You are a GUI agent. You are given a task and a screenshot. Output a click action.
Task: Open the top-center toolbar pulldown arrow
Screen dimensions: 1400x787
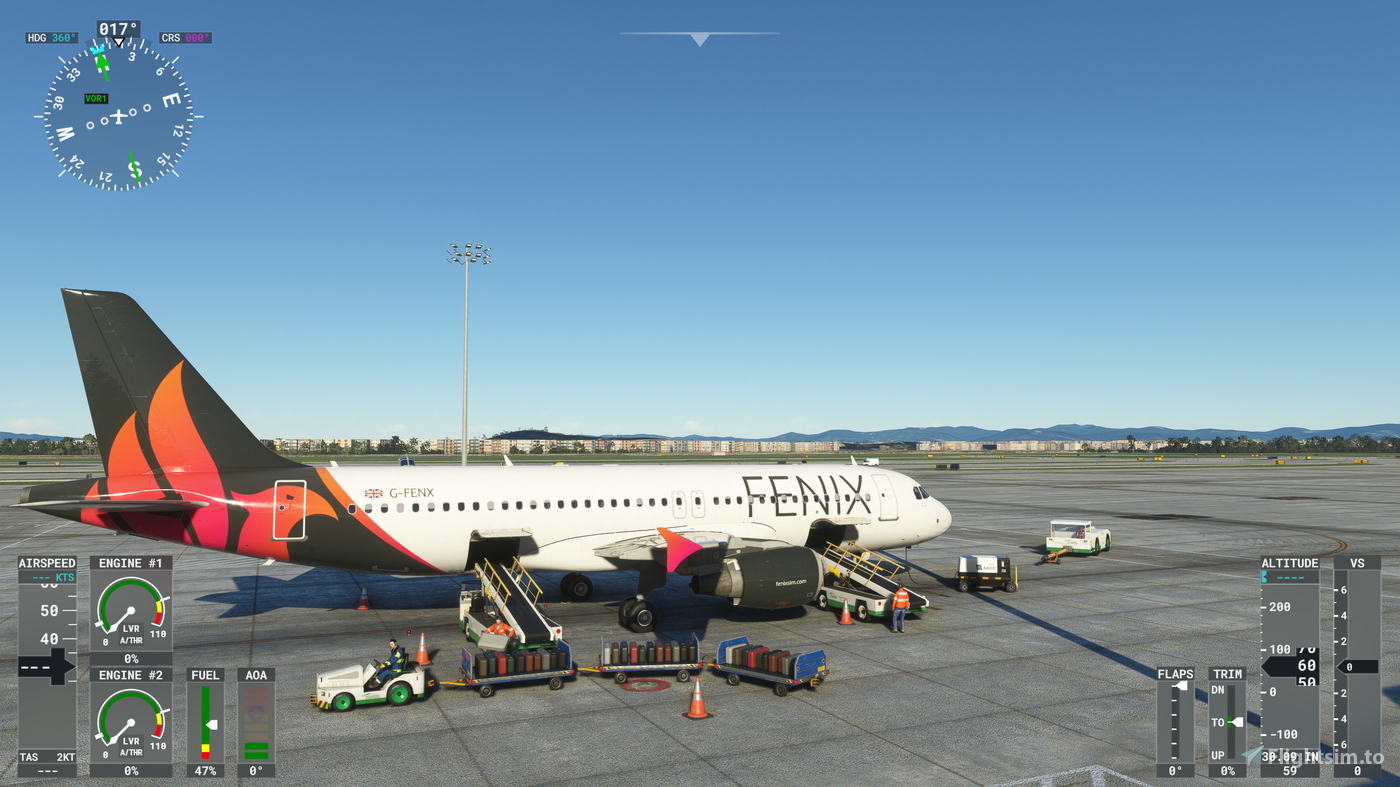point(698,40)
